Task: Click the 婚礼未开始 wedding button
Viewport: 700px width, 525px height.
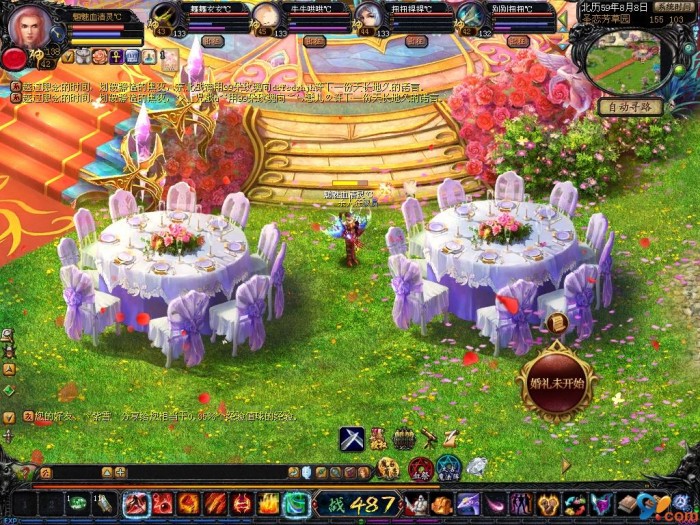Action: click(555, 381)
